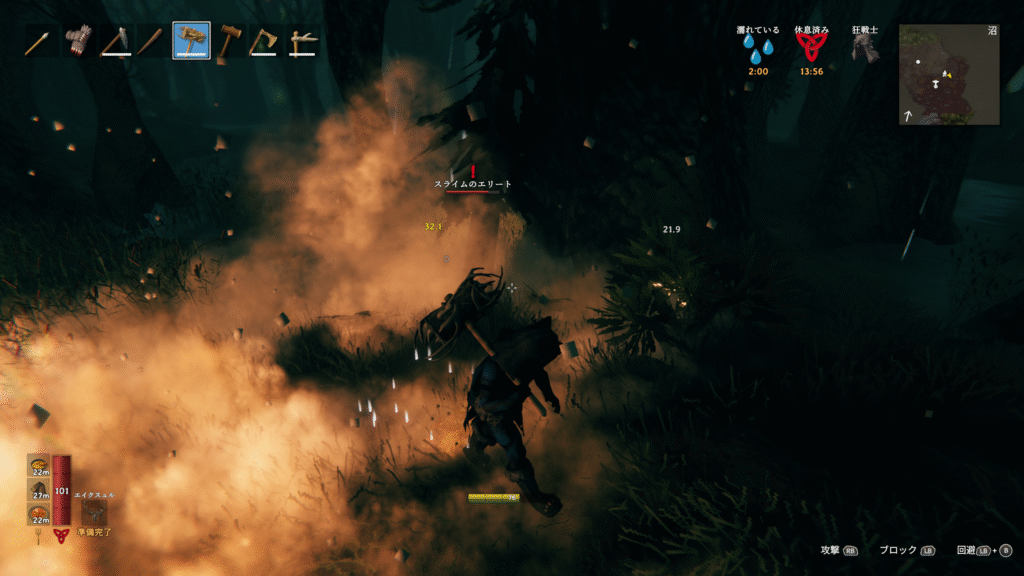Select the spear in the hotbar

click(39, 42)
